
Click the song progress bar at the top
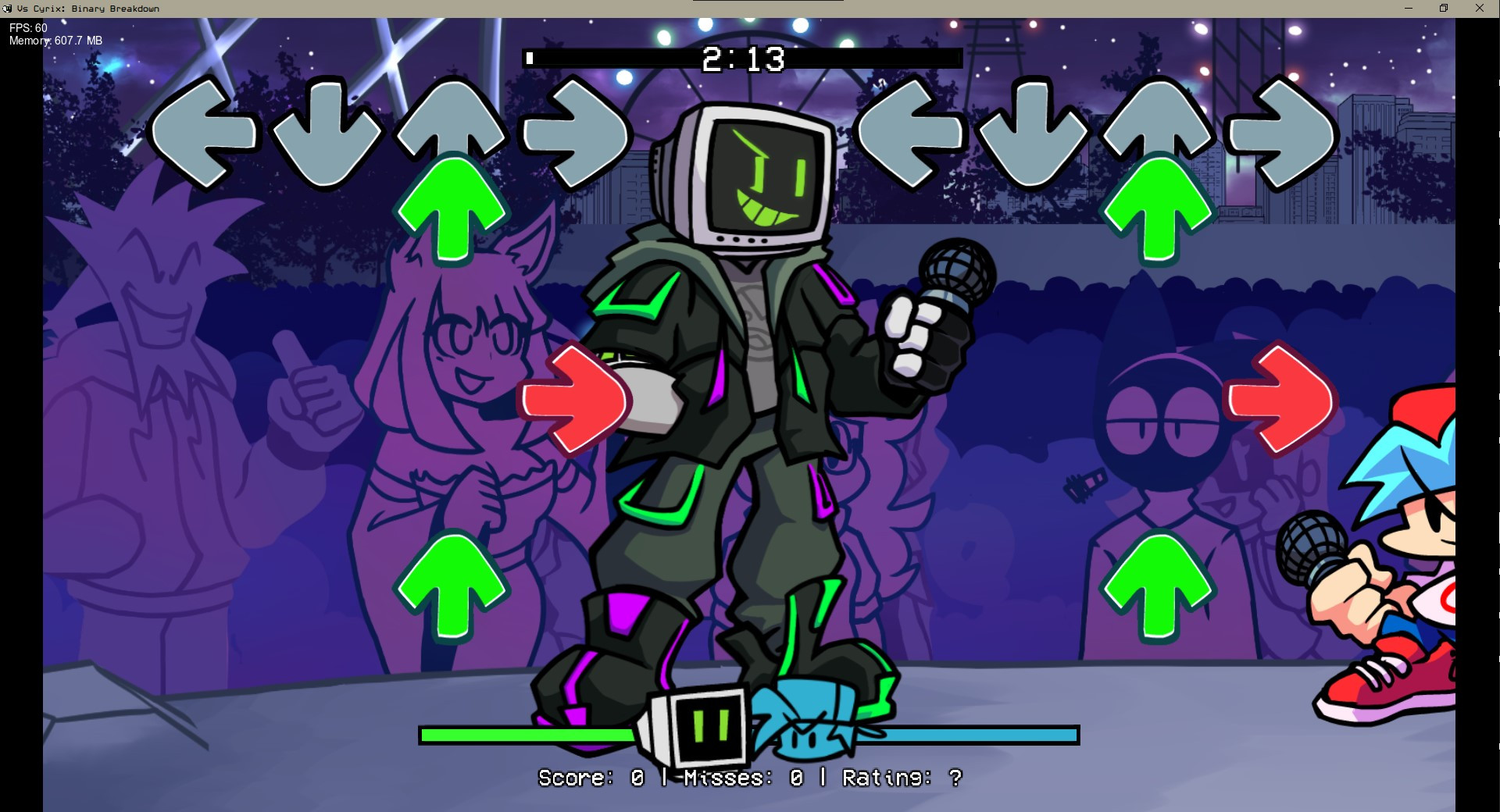pyautogui.click(x=742, y=56)
